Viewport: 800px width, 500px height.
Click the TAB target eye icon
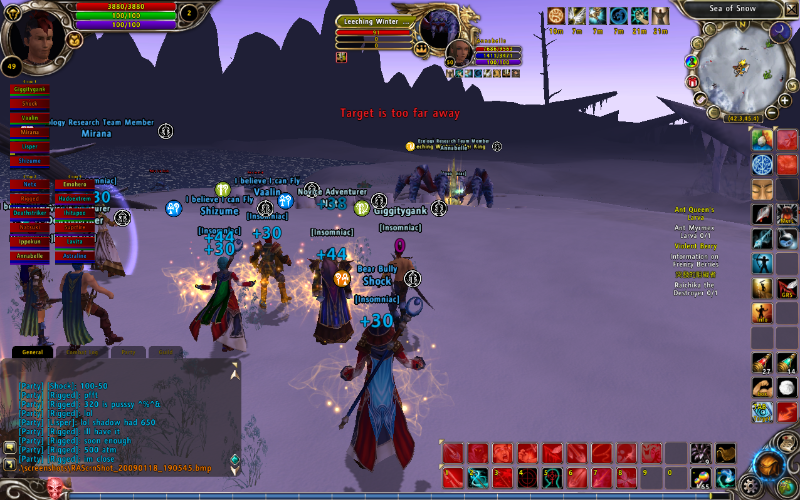[763, 411]
